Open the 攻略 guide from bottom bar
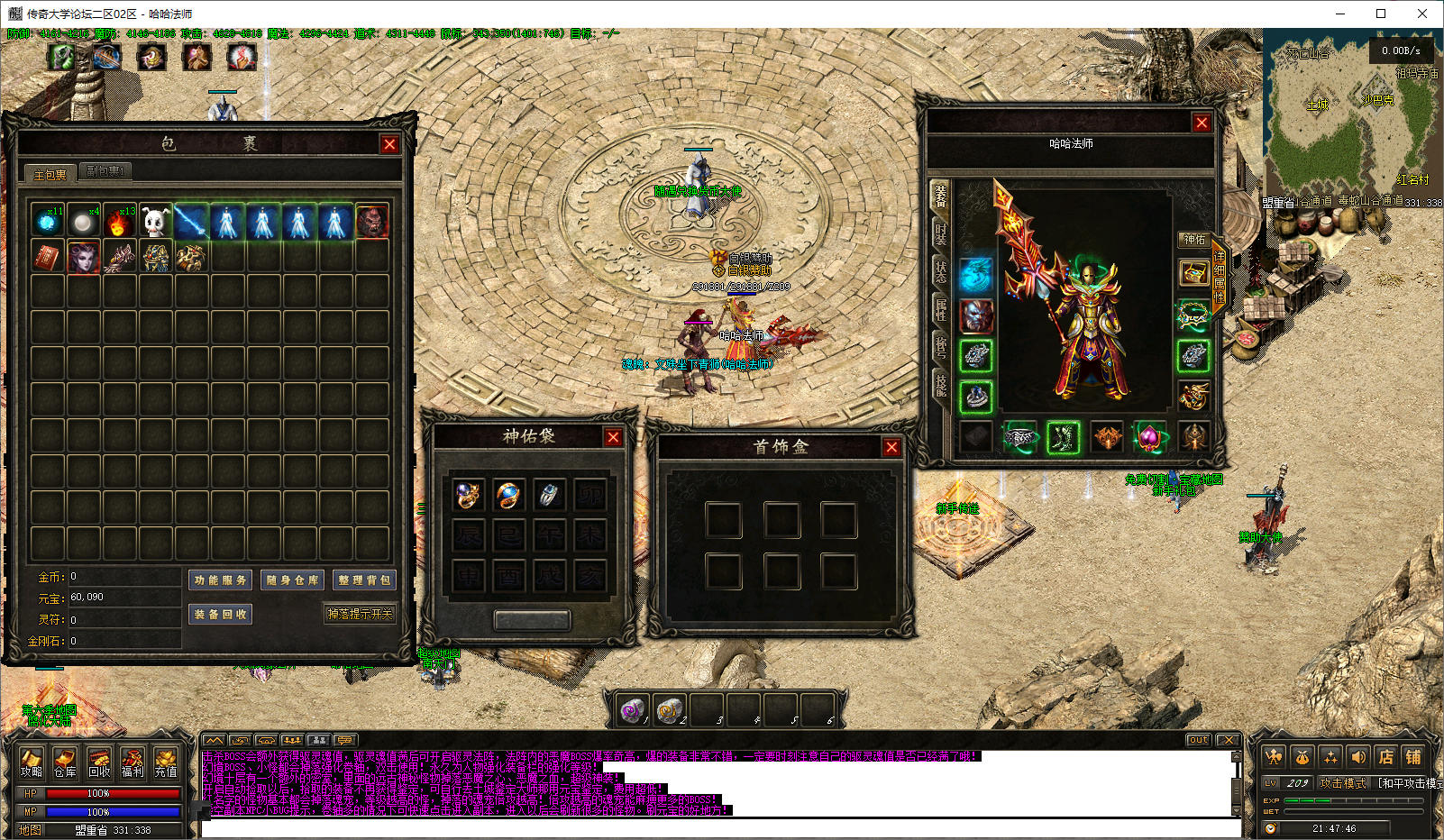1444x840 pixels. [x=32, y=762]
